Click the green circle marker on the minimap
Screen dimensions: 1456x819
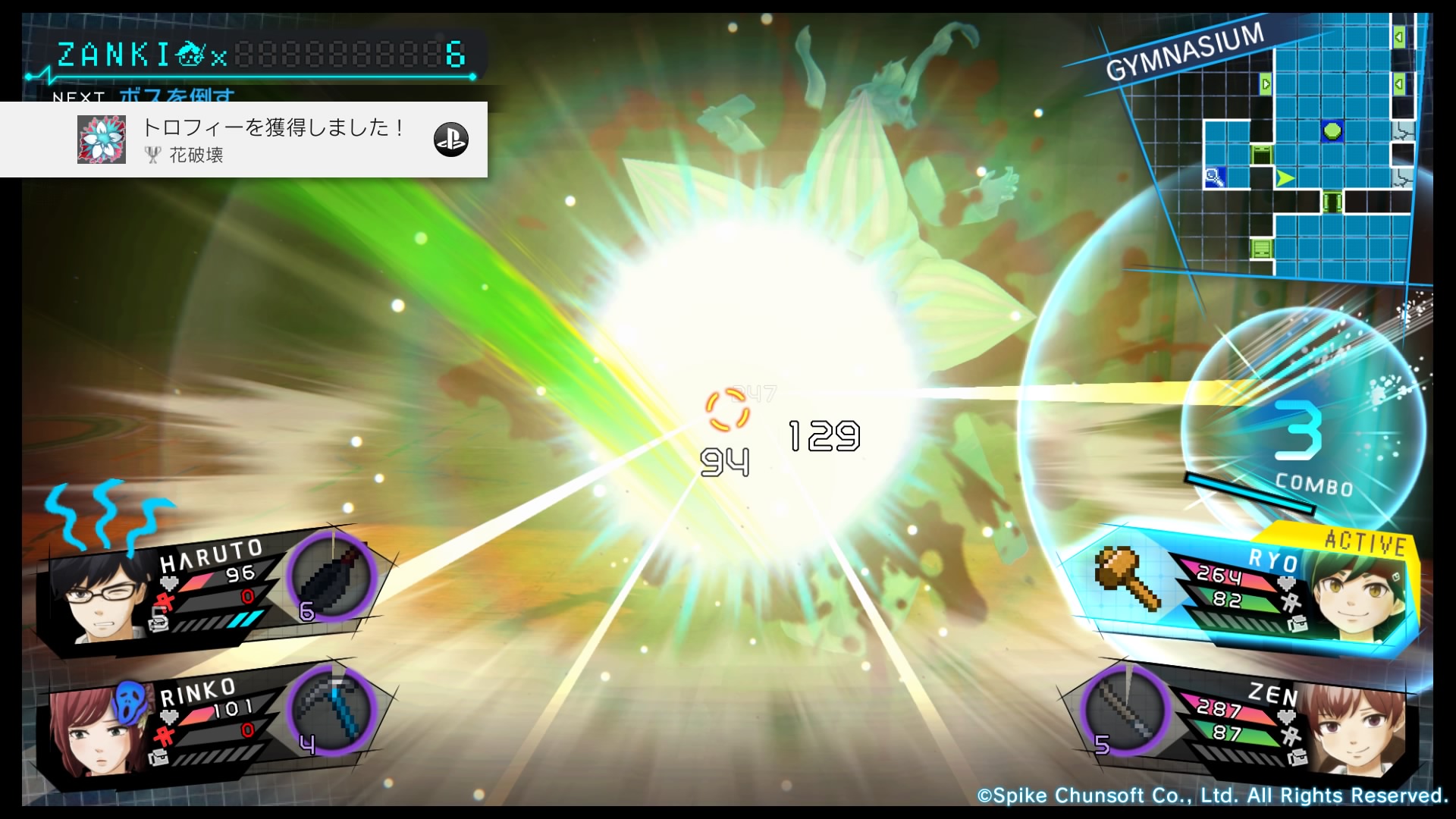pos(1332,131)
